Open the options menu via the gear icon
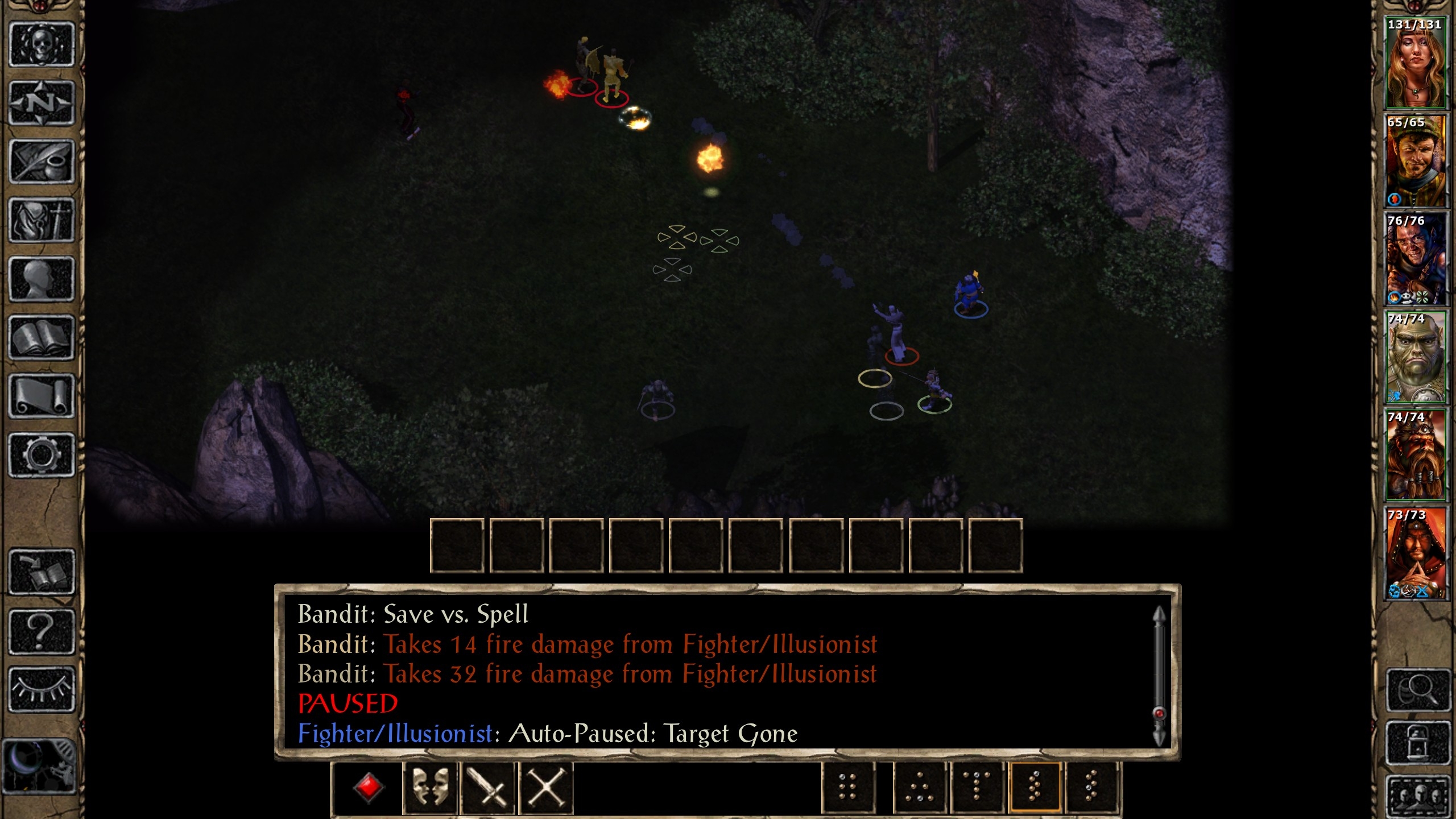 (42, 455)
